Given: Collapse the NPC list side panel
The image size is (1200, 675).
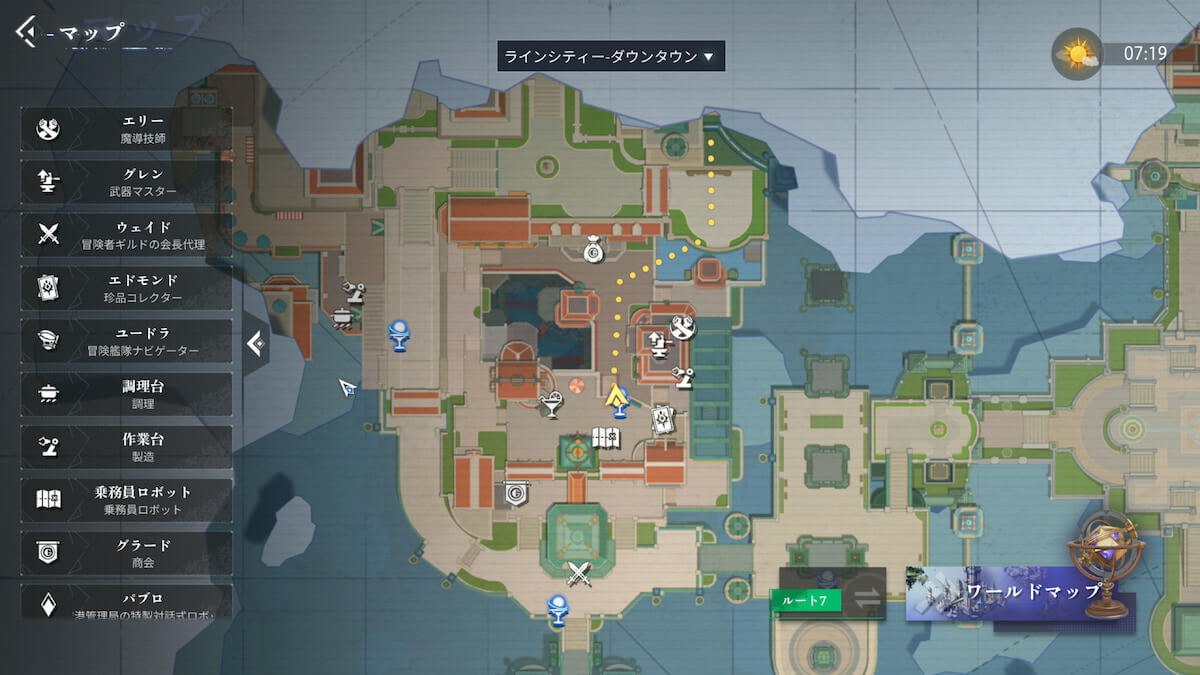Looking at the screenshot, I should click(256, 345).
